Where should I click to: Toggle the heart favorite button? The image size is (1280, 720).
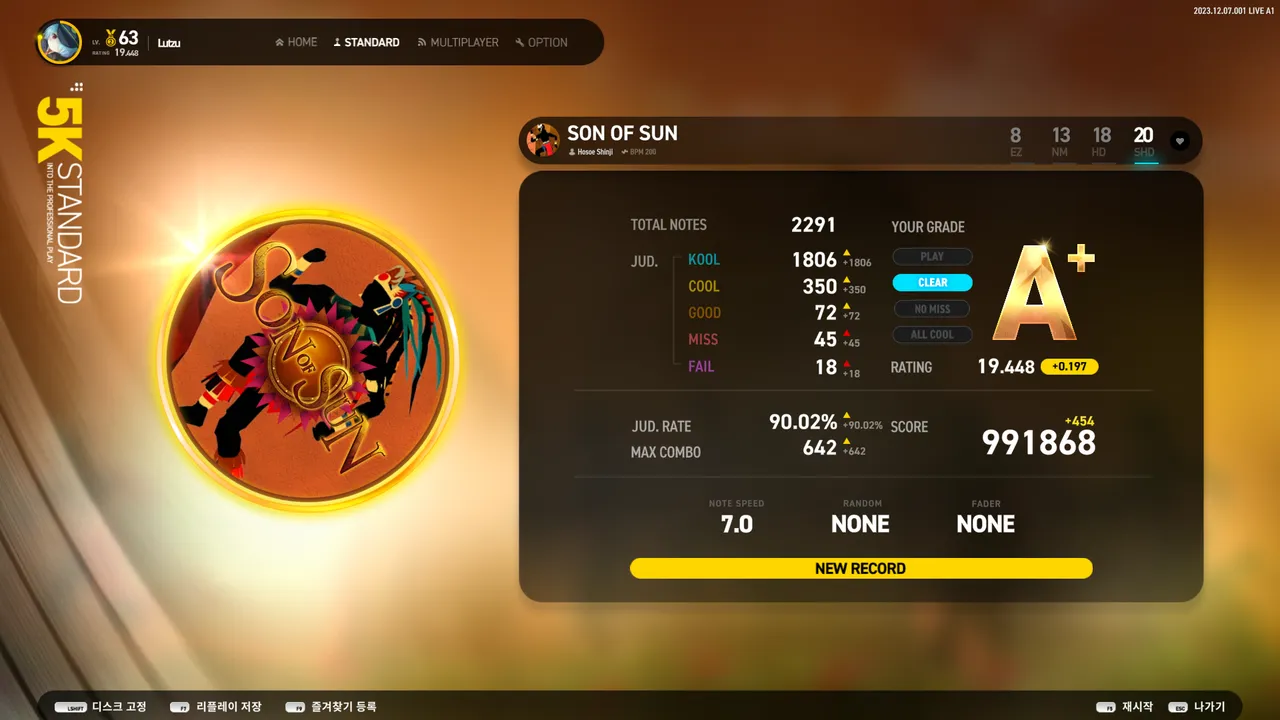click(x=1180, y=141)
